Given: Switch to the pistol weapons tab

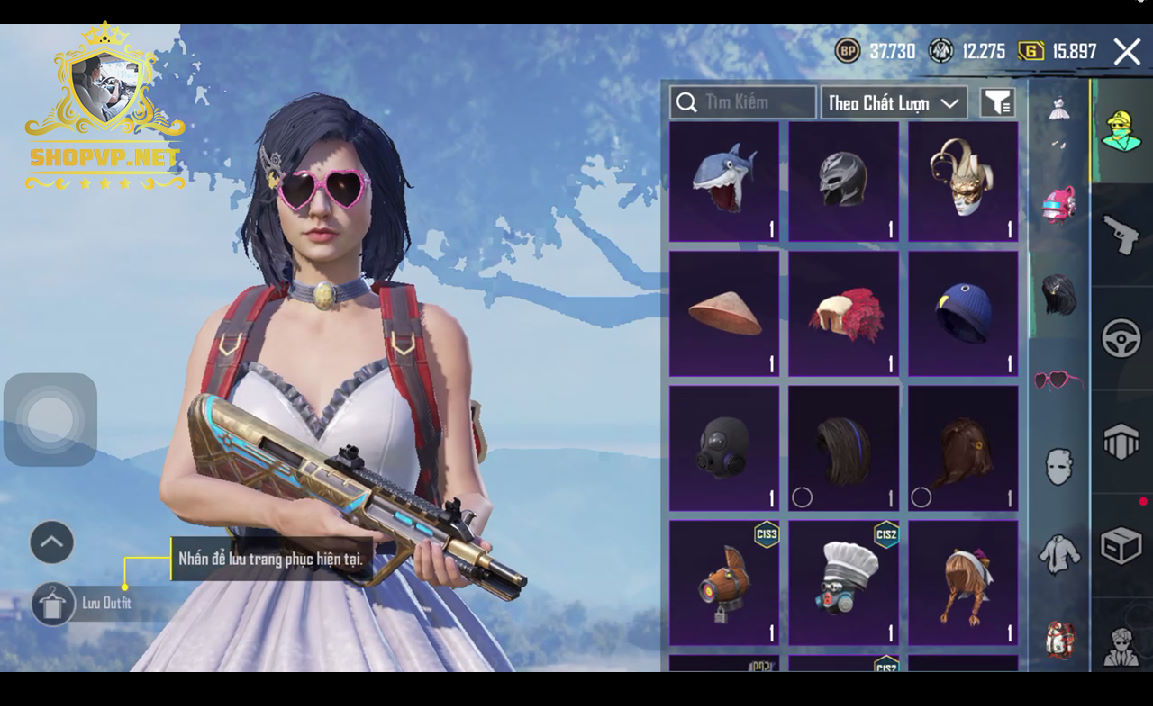Looking at the screenshot, I should click(1122, 234).
